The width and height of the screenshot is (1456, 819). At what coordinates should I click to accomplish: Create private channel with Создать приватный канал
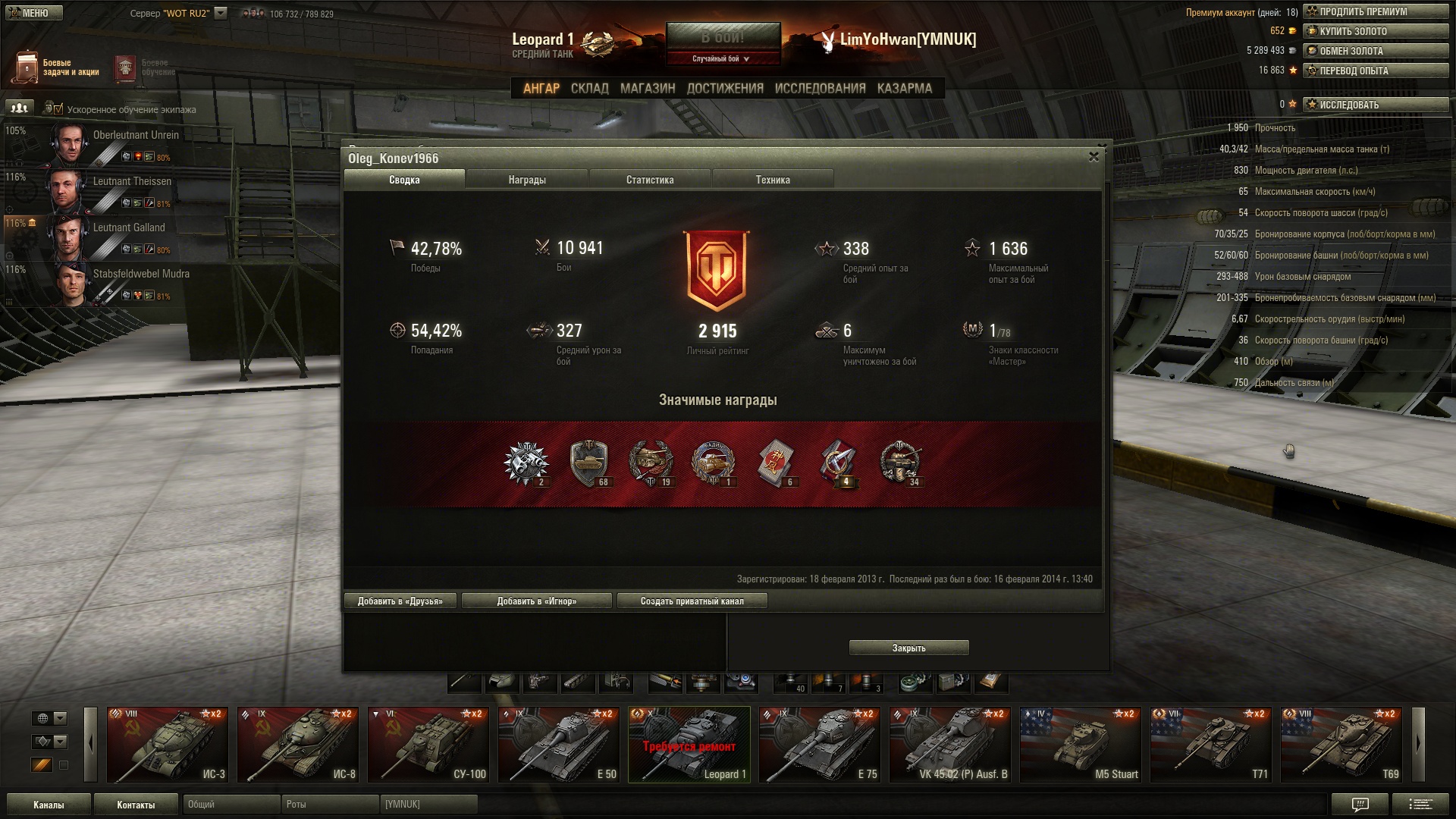pyautogui.click(x=692, y=601)
